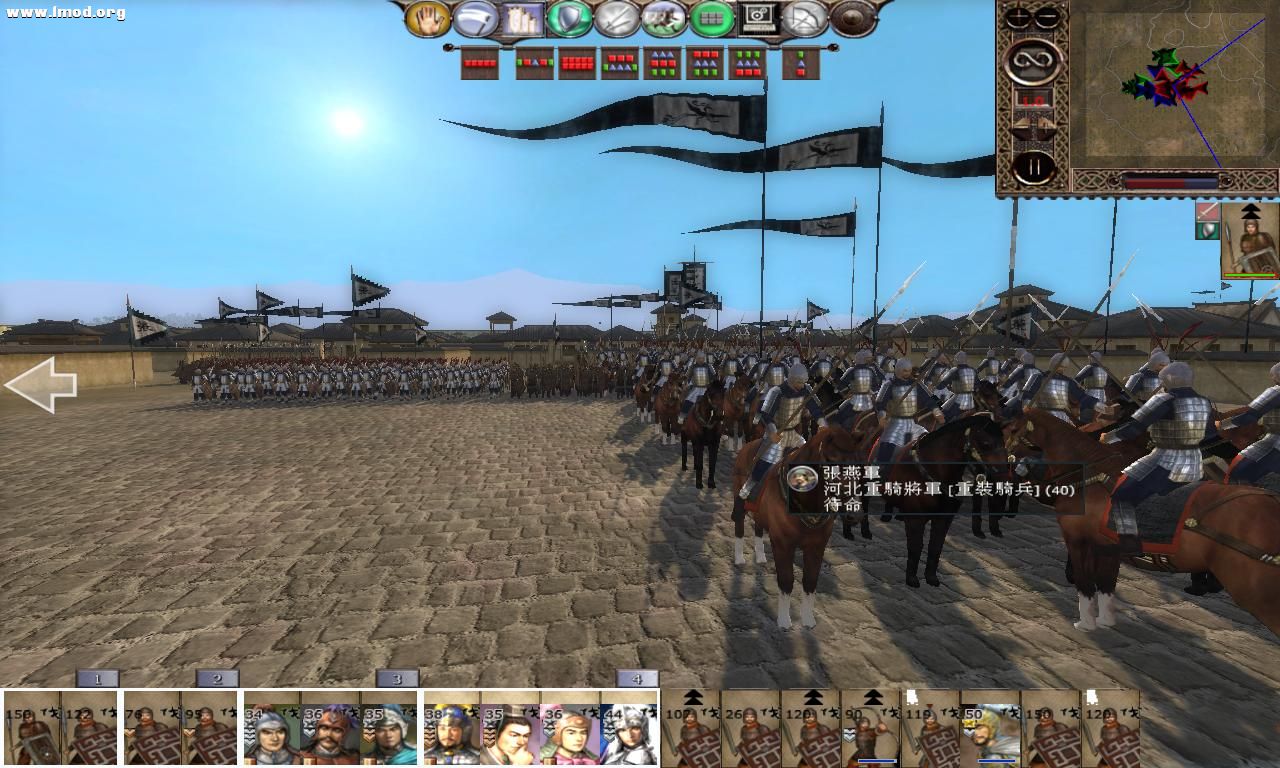Zoom the minimap in with the plus icon
Screen dimensions: 1280x768
1016,17
